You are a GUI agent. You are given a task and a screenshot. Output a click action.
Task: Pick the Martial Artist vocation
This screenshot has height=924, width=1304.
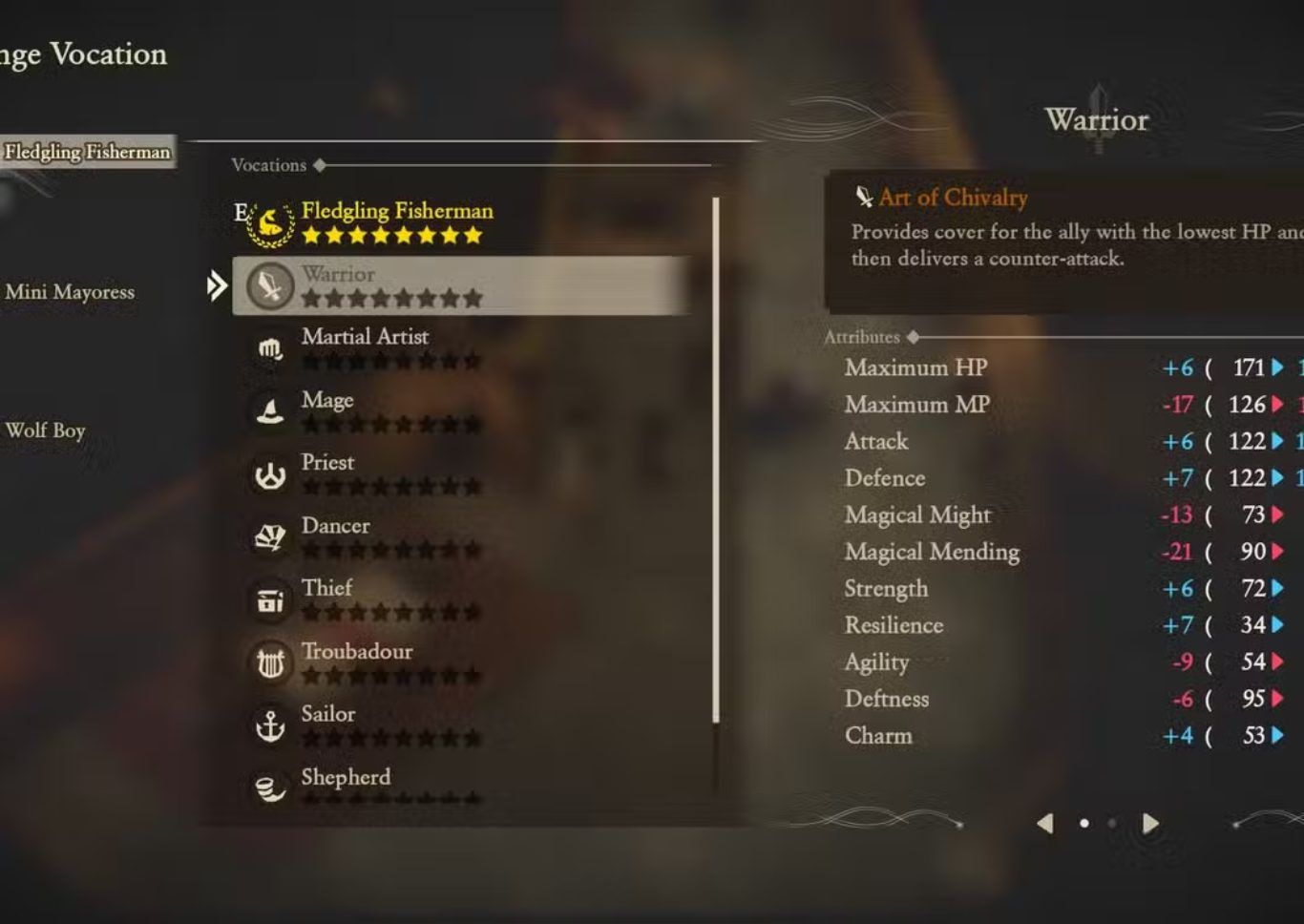click(x=365, y=346)
